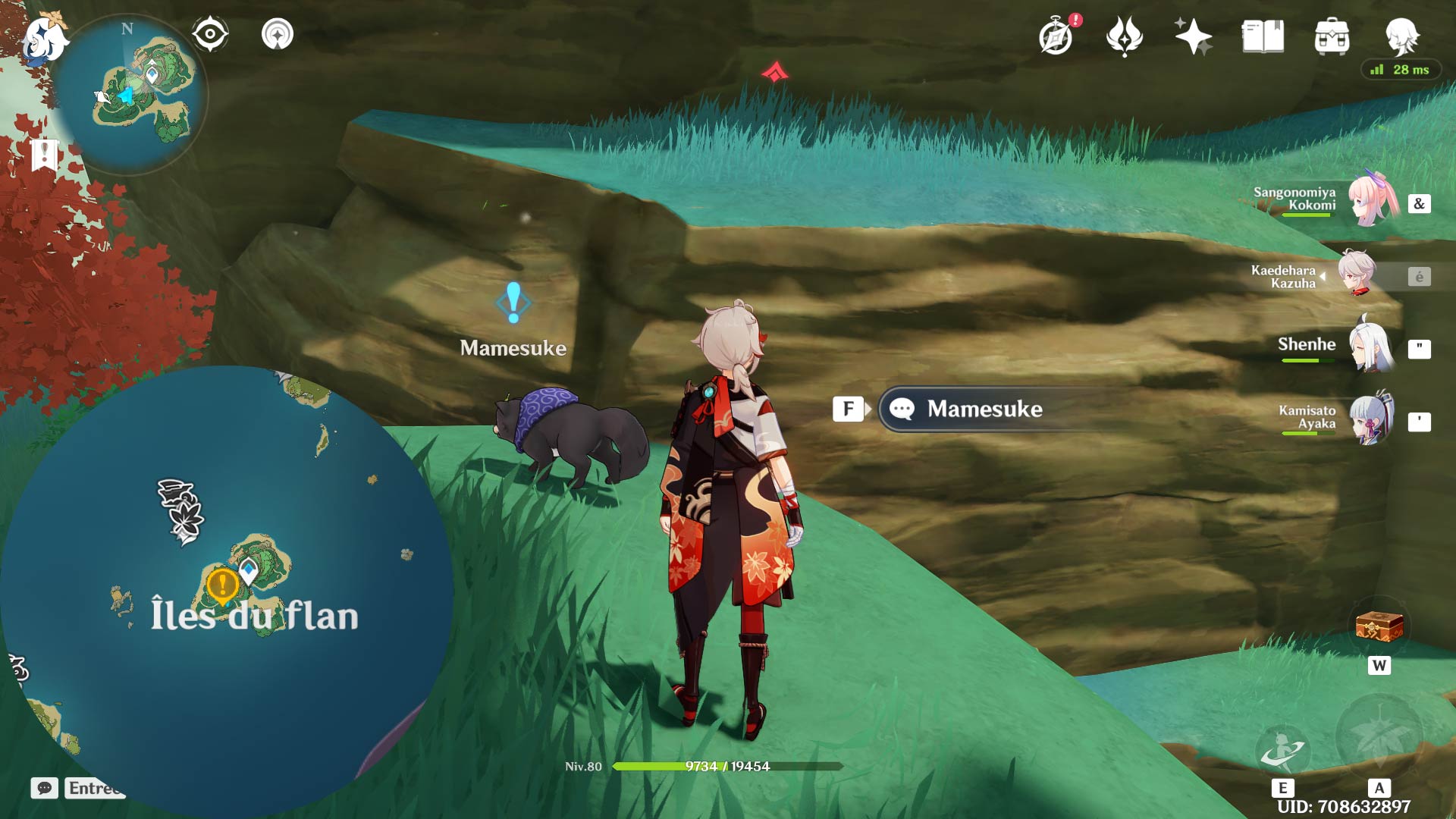Screen dimensions: 1456x819
Task: Open the quest menu exclamation icon
Action: (45, 155)
